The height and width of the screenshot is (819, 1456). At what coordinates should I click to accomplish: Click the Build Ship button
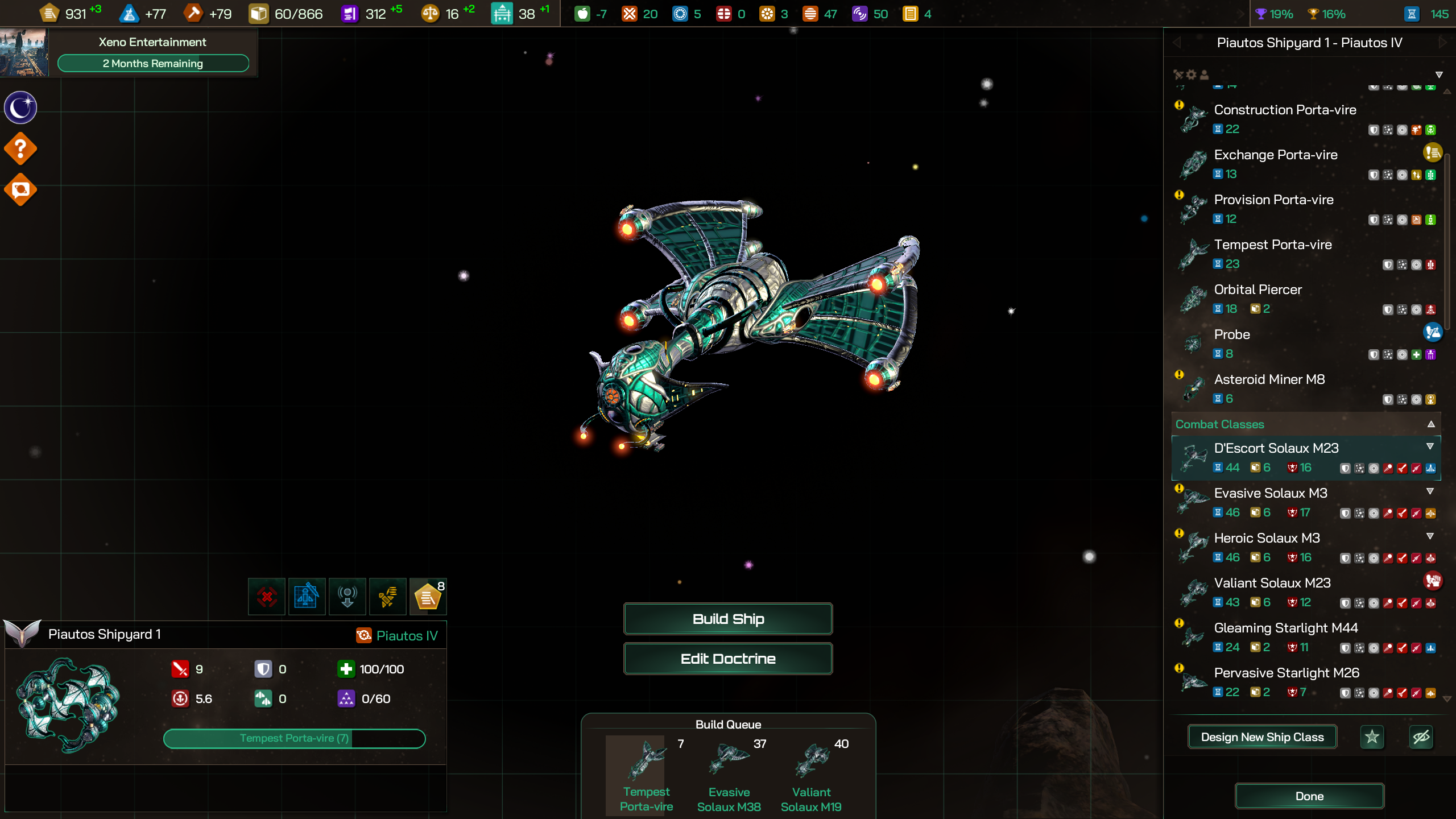(x=728, y=619)
